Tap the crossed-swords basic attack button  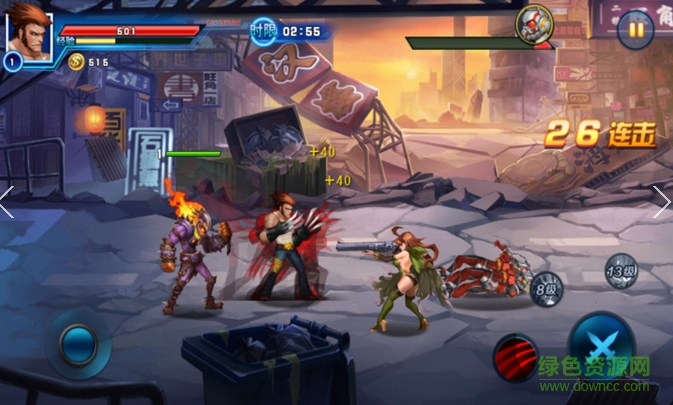[x=600, y=345]
